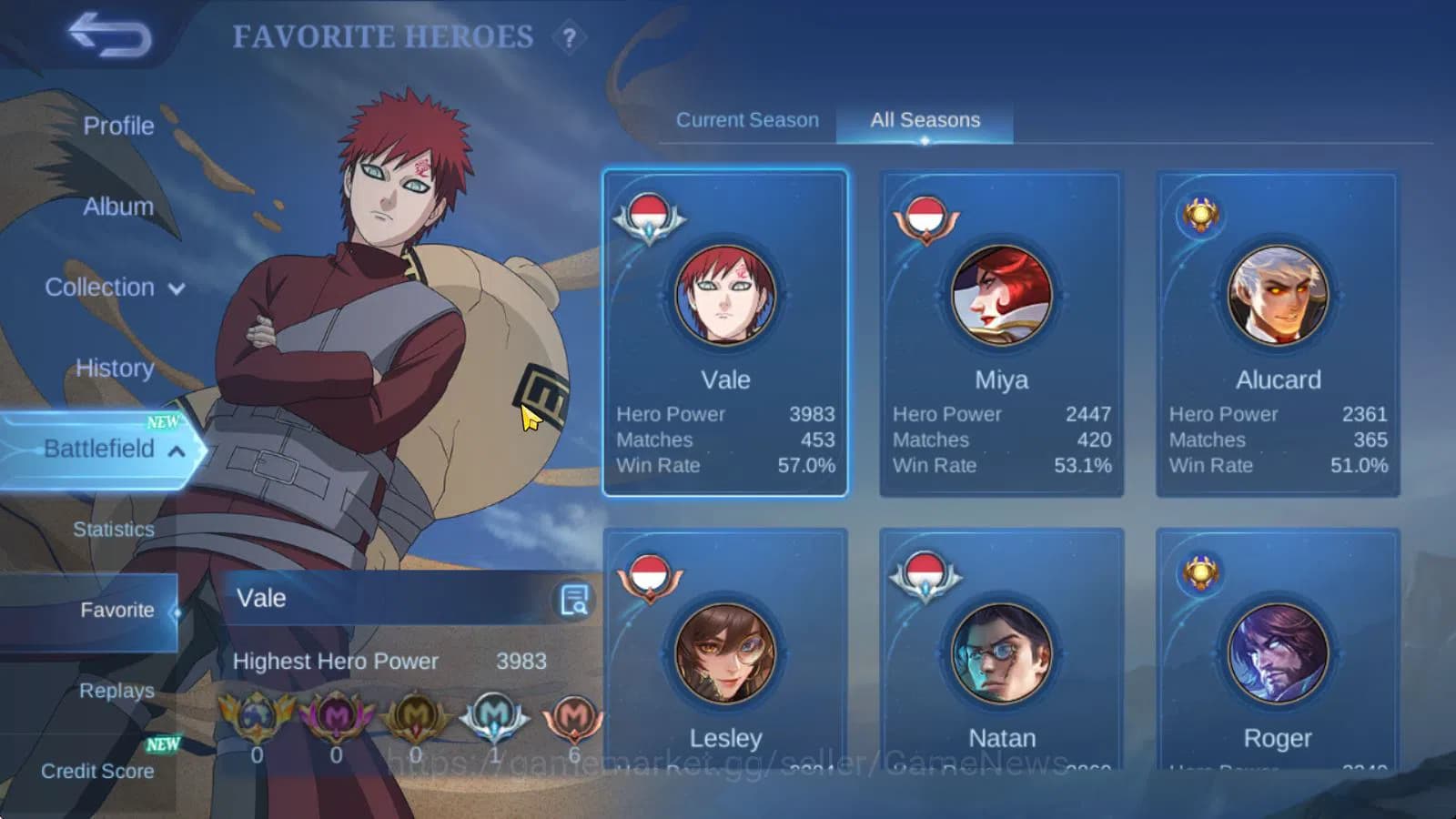Open the Favorite Heroes help icon
Image resolution: width=1456 pixels, height=819 pixels.
[569, 38]
